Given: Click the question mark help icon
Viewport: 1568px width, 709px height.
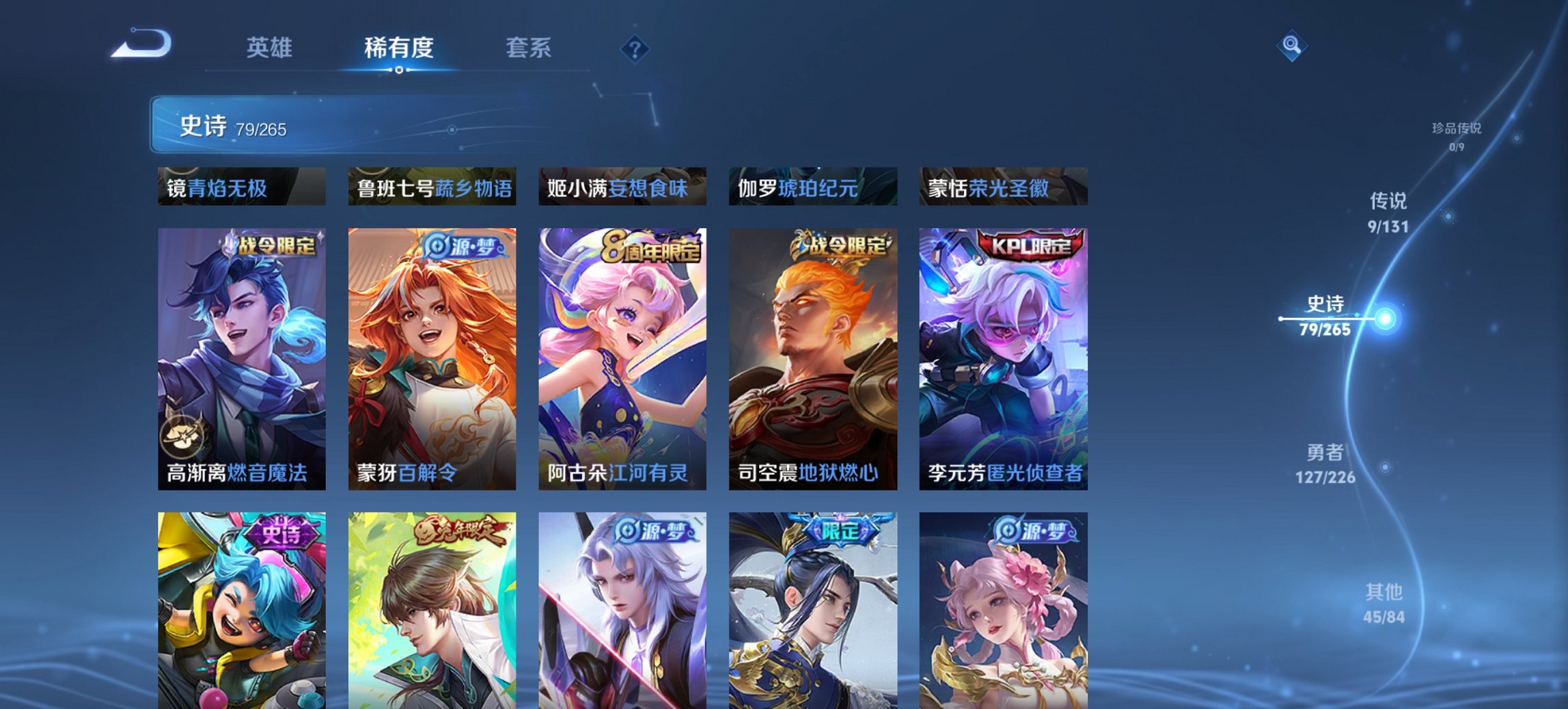Looking at the screenshot, I should (633, 51).
